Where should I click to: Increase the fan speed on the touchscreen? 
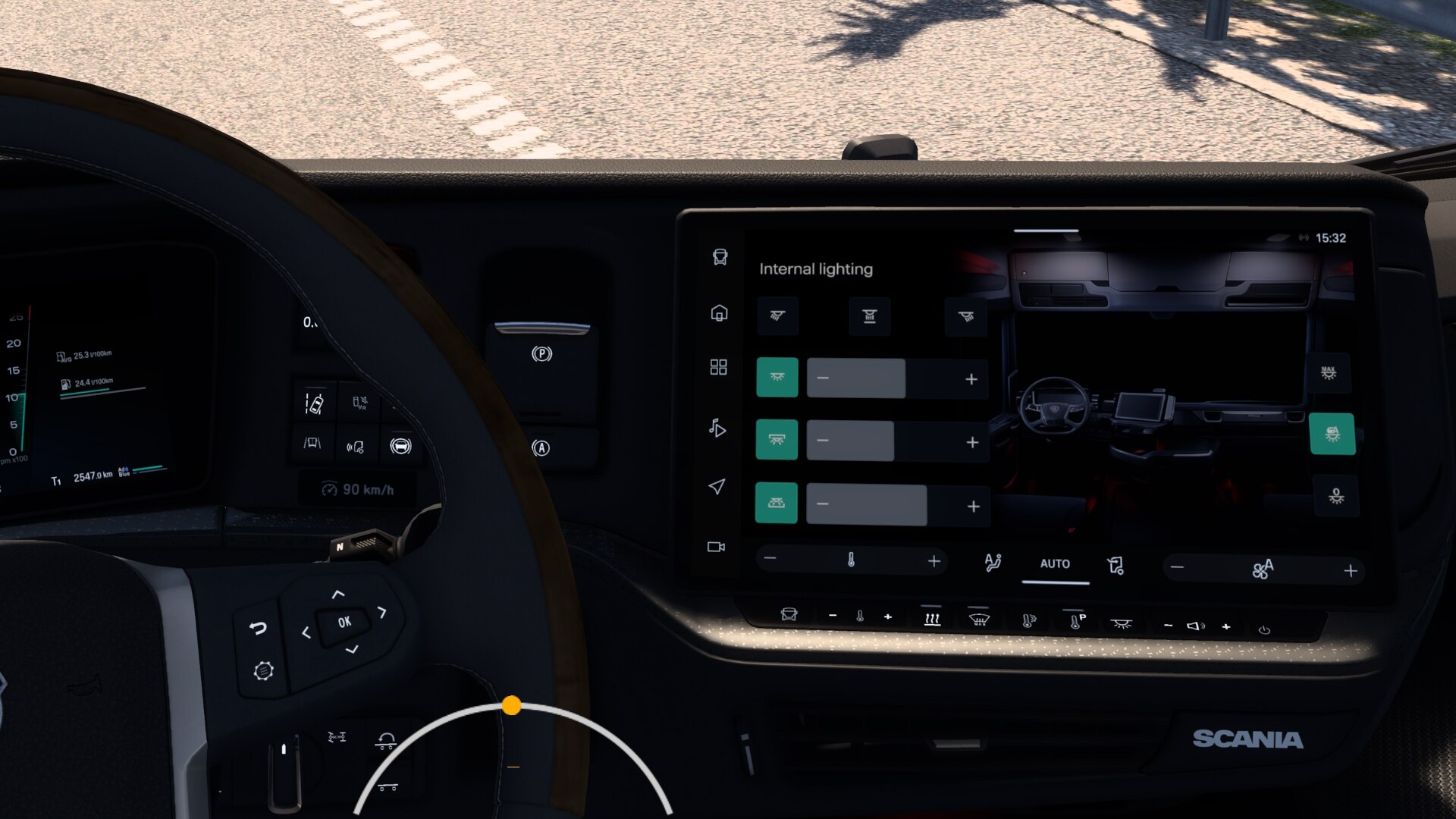1351,570
